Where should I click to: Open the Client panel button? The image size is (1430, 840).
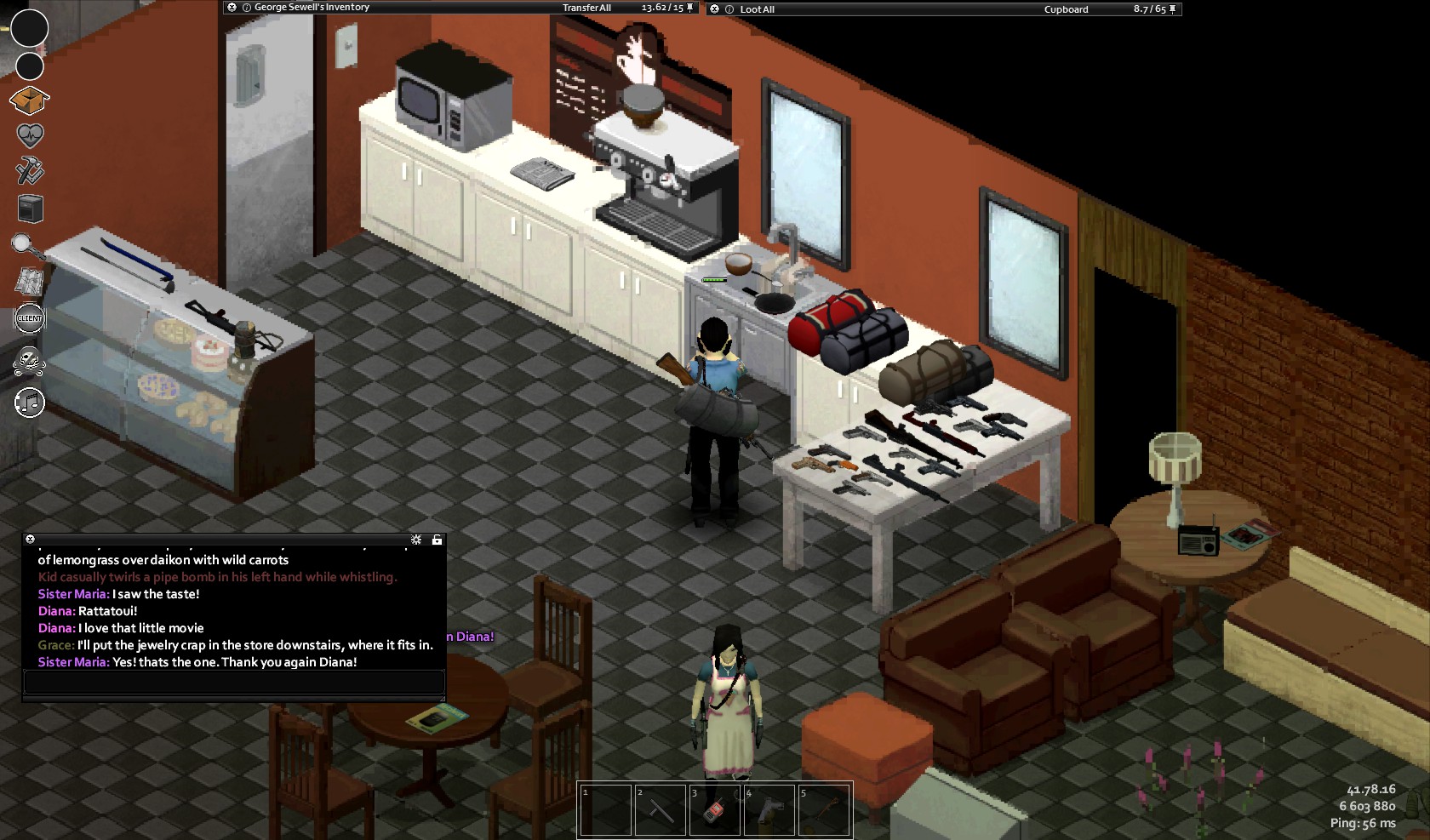pos(30,318)
